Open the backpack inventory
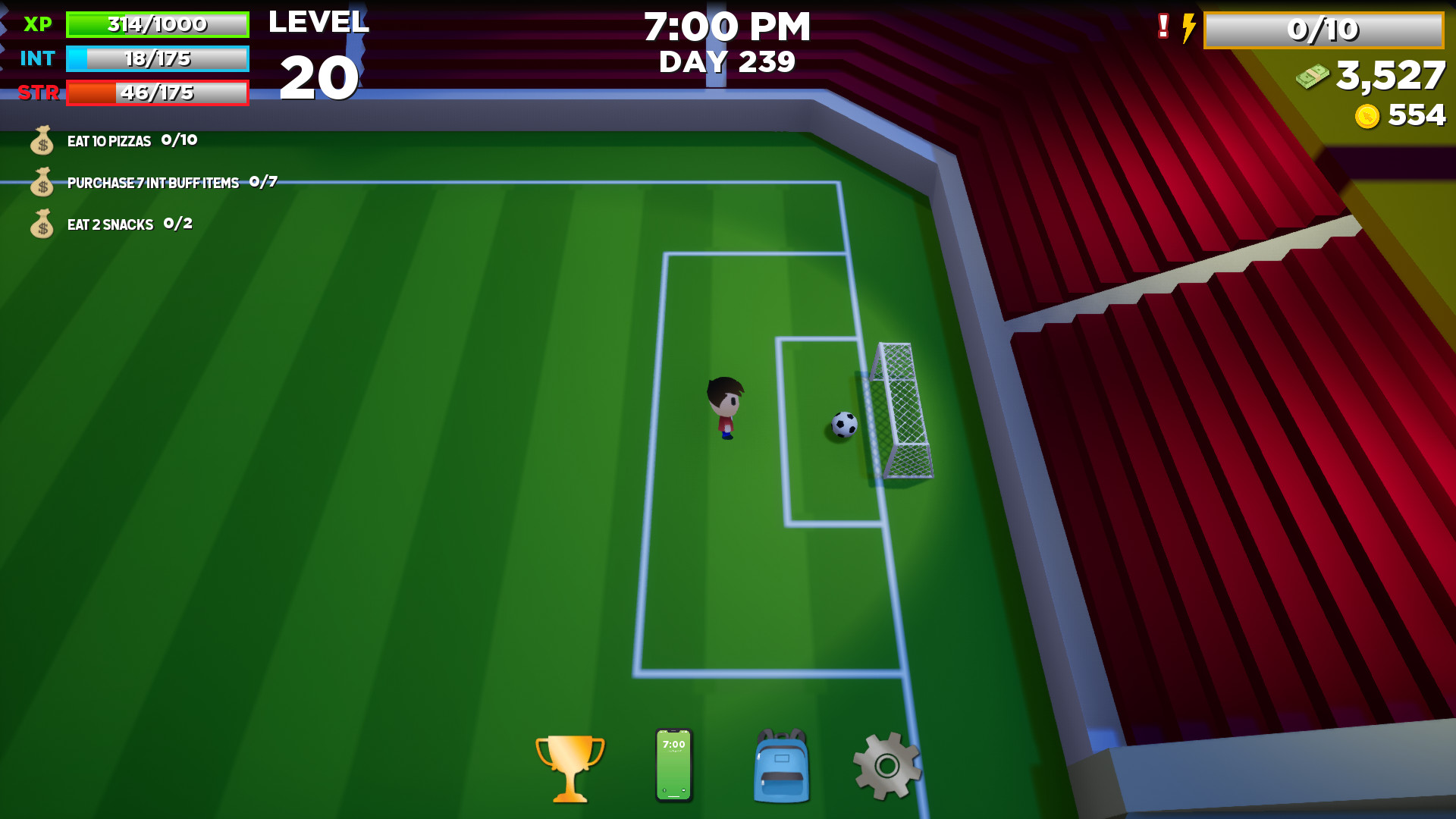Viewport: 1456px width, 819px height. pyautogui.click(x=780, y=766)
